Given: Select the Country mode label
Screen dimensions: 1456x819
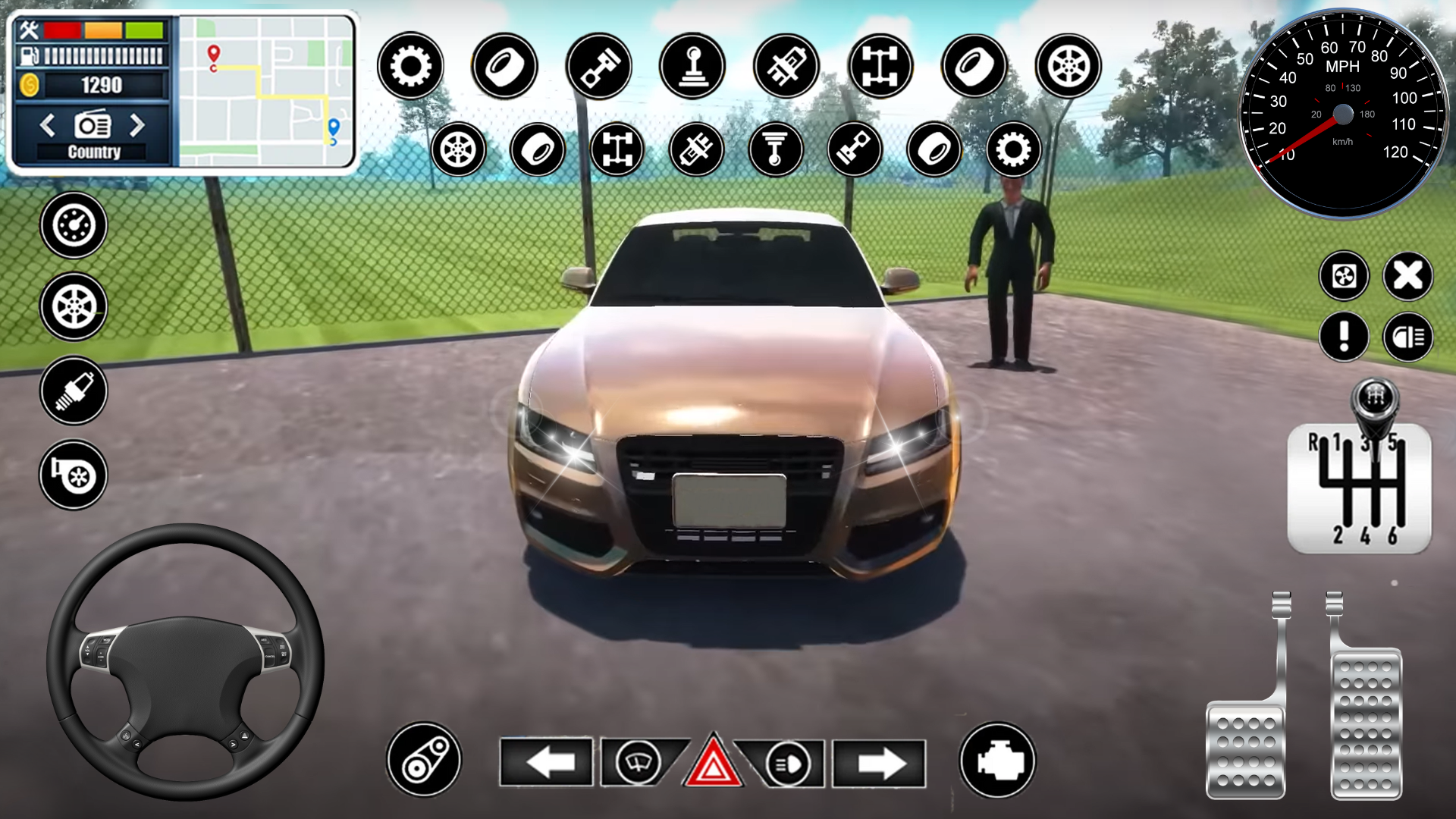Looking at the screenshot, I should [93, 152].
